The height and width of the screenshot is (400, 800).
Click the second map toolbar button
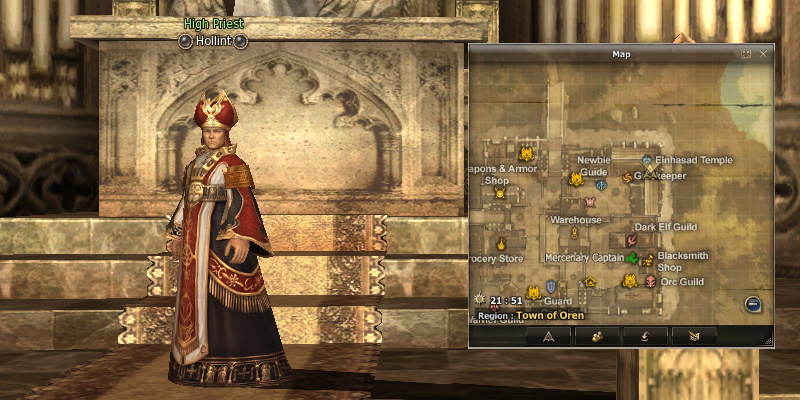597,336
